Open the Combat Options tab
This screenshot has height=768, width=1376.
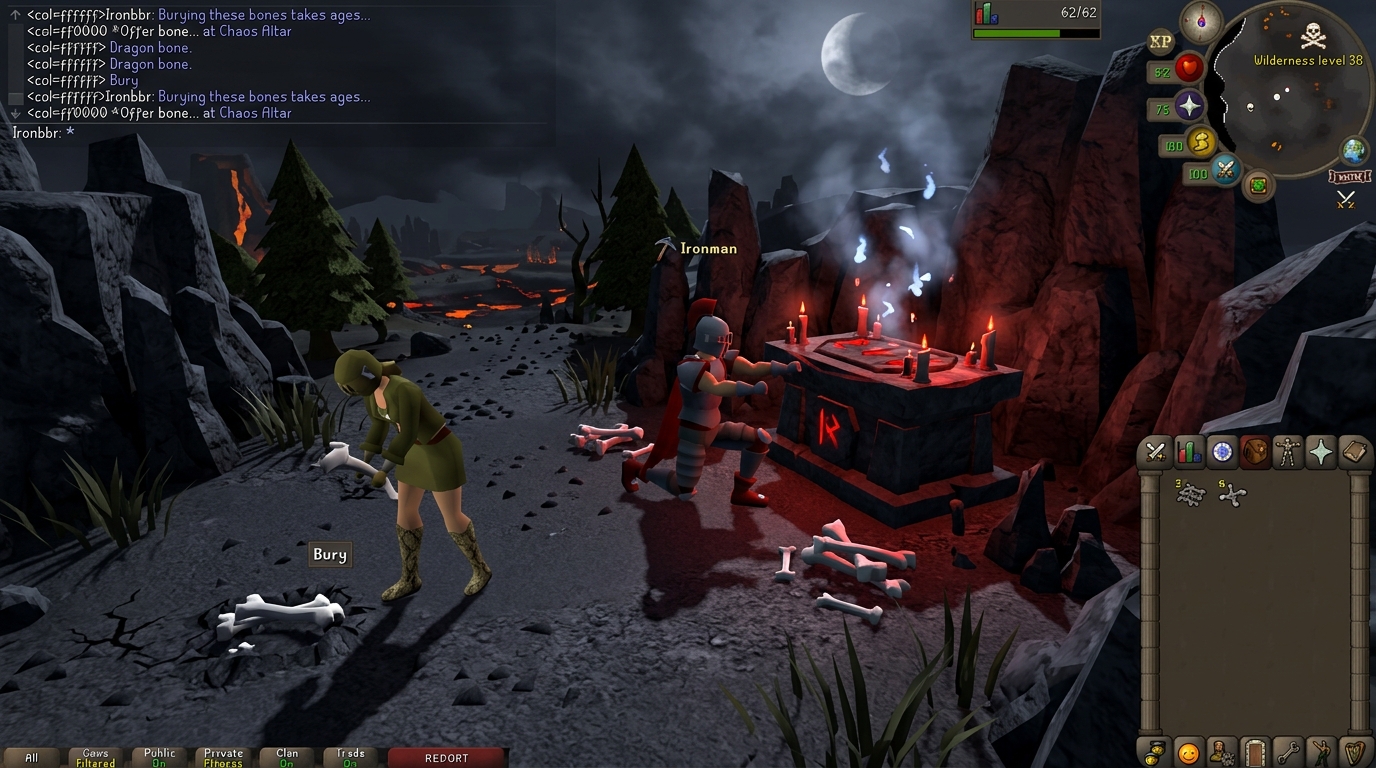pos(1156,452)
